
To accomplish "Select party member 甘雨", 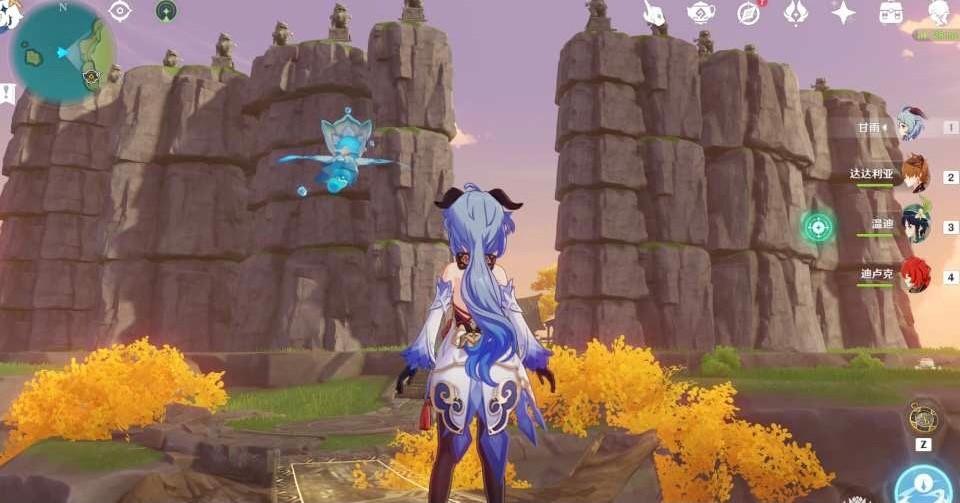I will tap(910, 126).
